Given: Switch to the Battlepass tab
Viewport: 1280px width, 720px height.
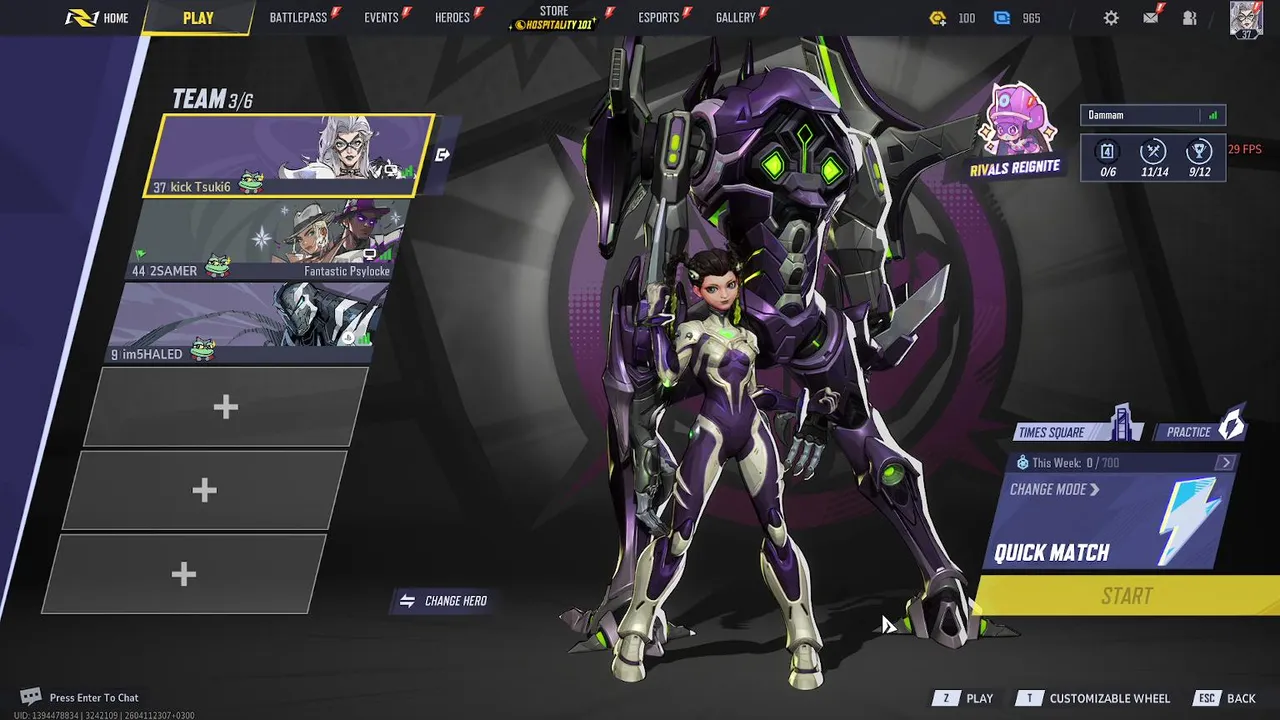Looking at the screenshot, I should coord(298,18).
